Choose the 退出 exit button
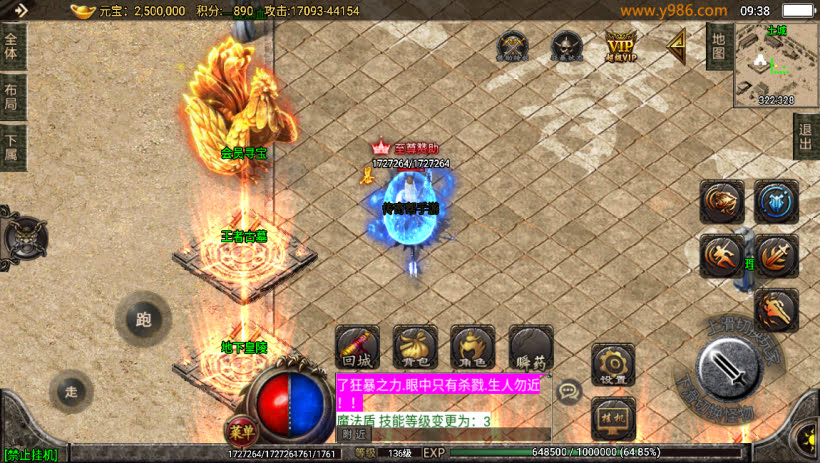 coord(806,136)
